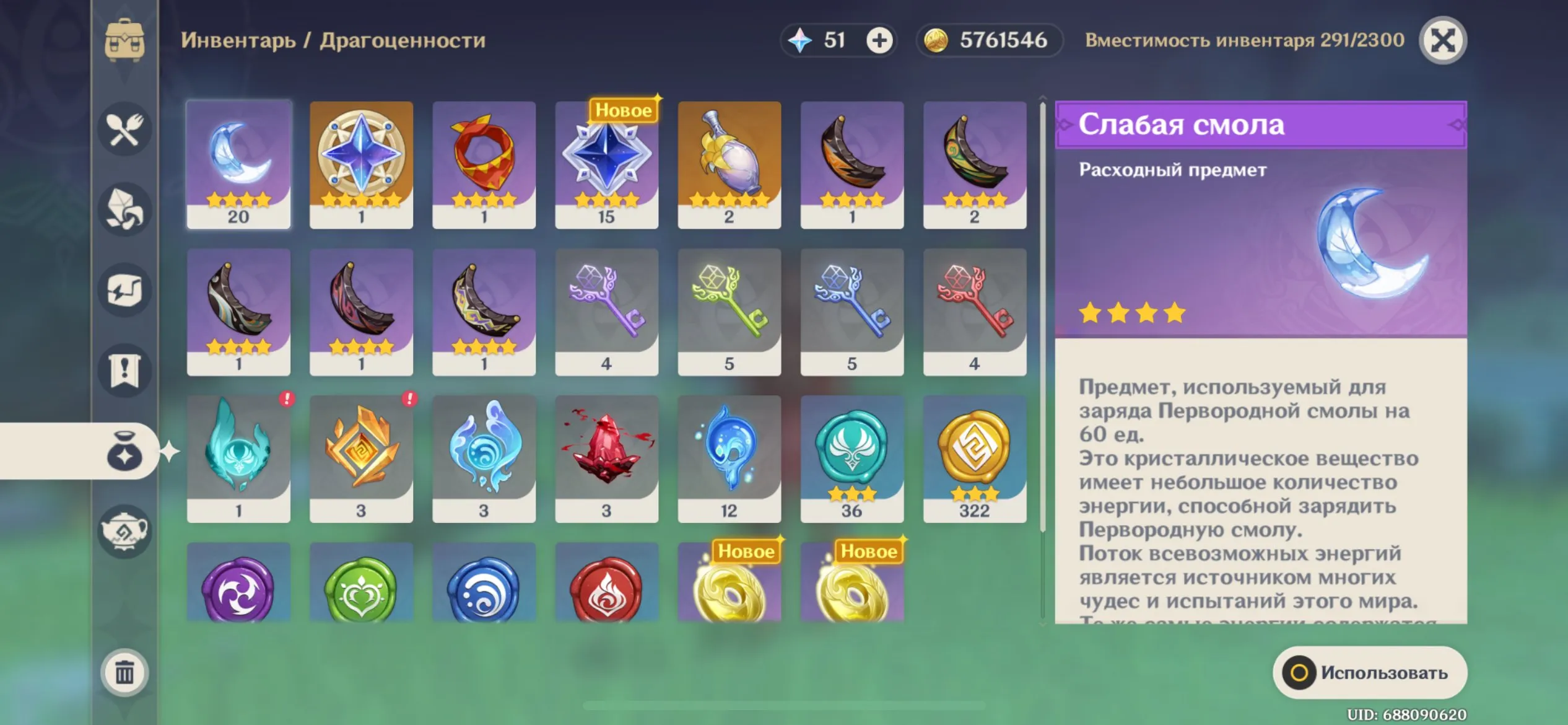
Task: Pick the five-star compass star item
Action: 361,165
